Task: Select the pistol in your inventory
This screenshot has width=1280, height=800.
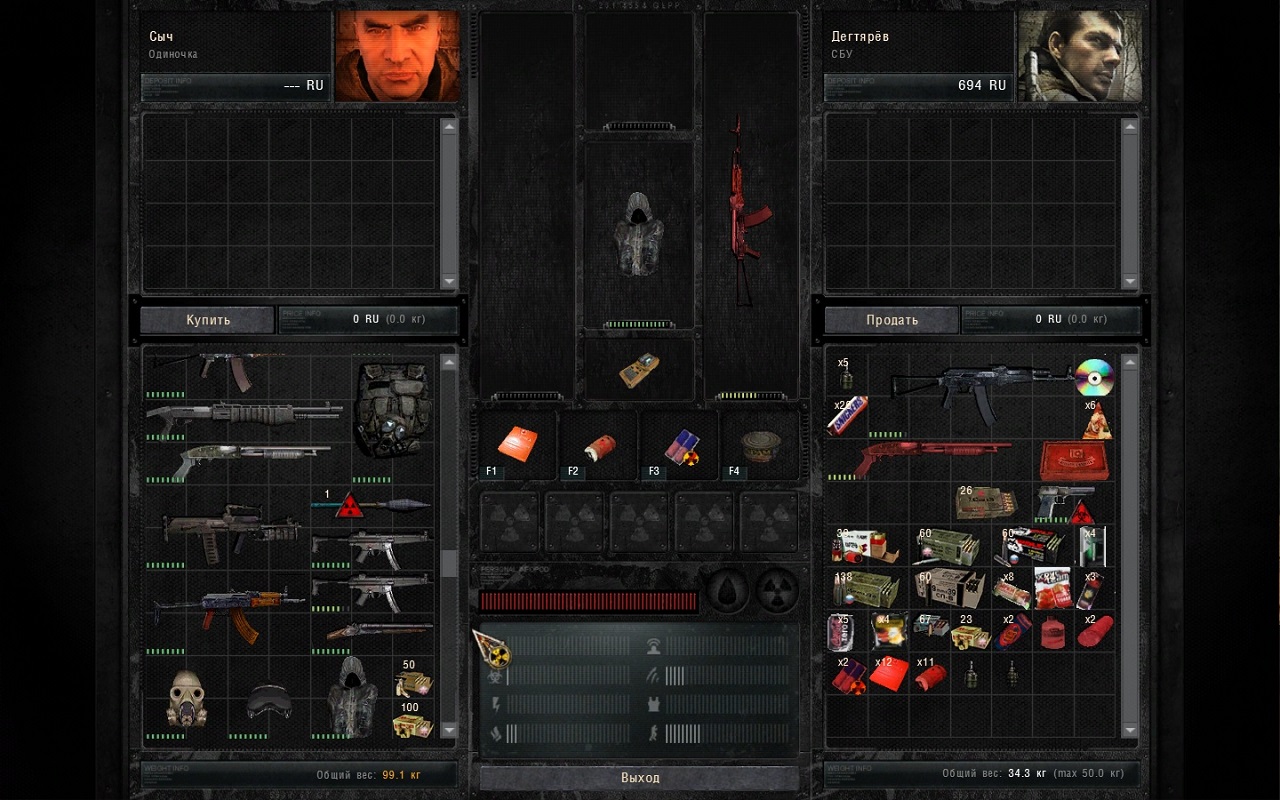Action: pyautogui.click(x=1064, y=499)
